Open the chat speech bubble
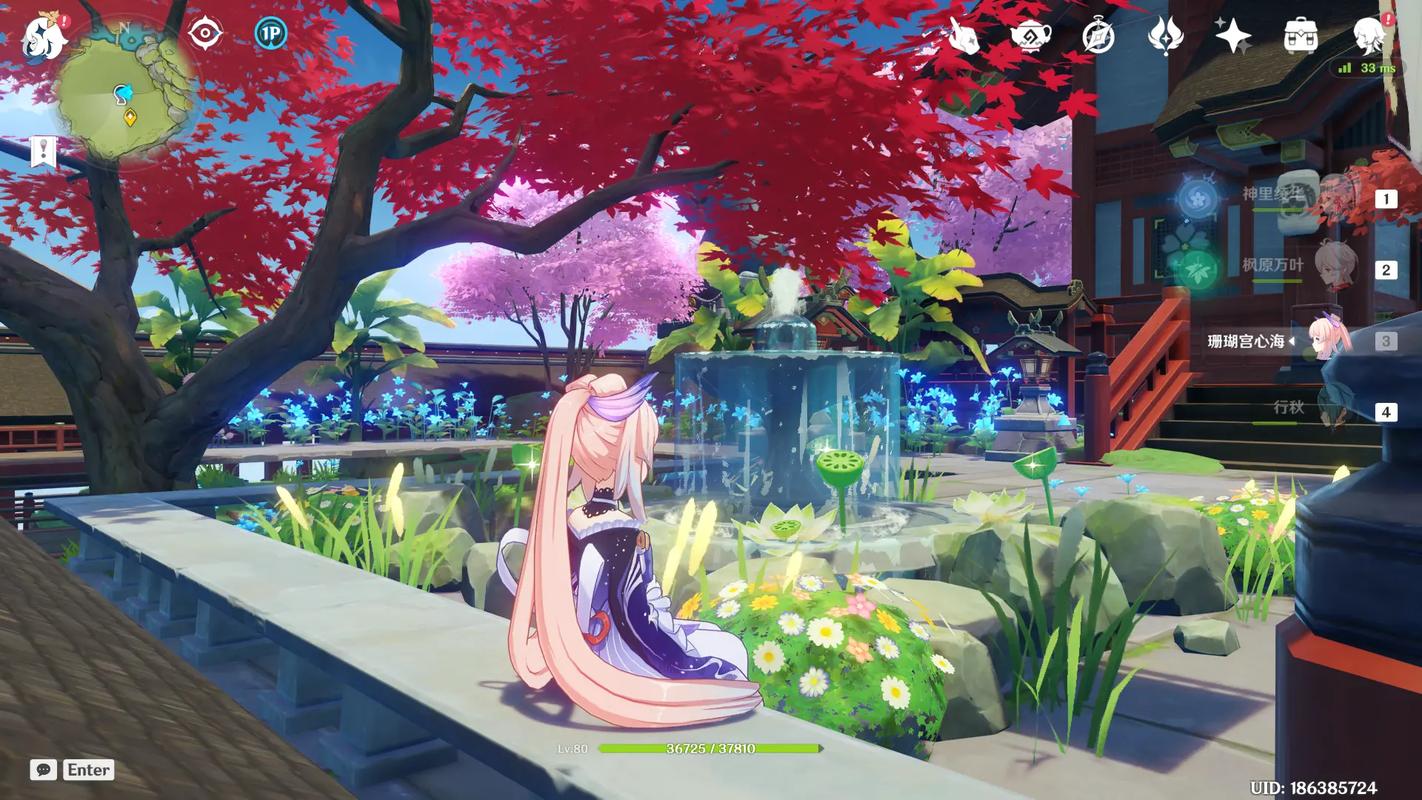The width and height of the screenshot is (1422, 800). coord(43,769)
